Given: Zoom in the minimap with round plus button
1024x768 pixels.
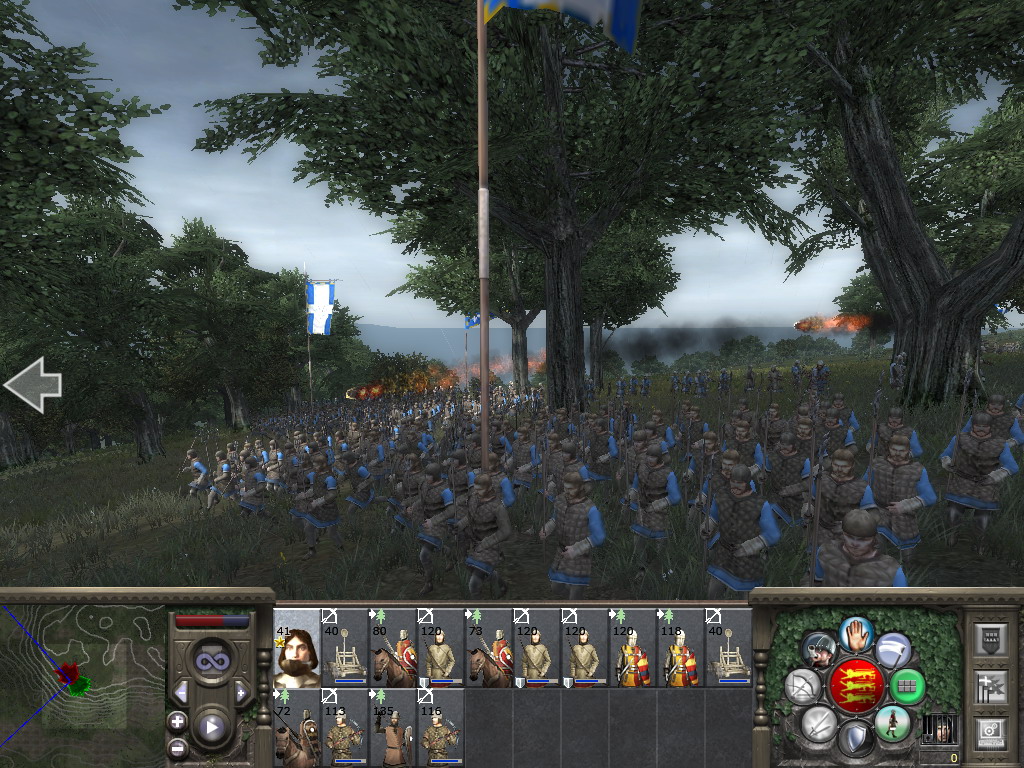Looking at the screenshot, I should [177, 721].
